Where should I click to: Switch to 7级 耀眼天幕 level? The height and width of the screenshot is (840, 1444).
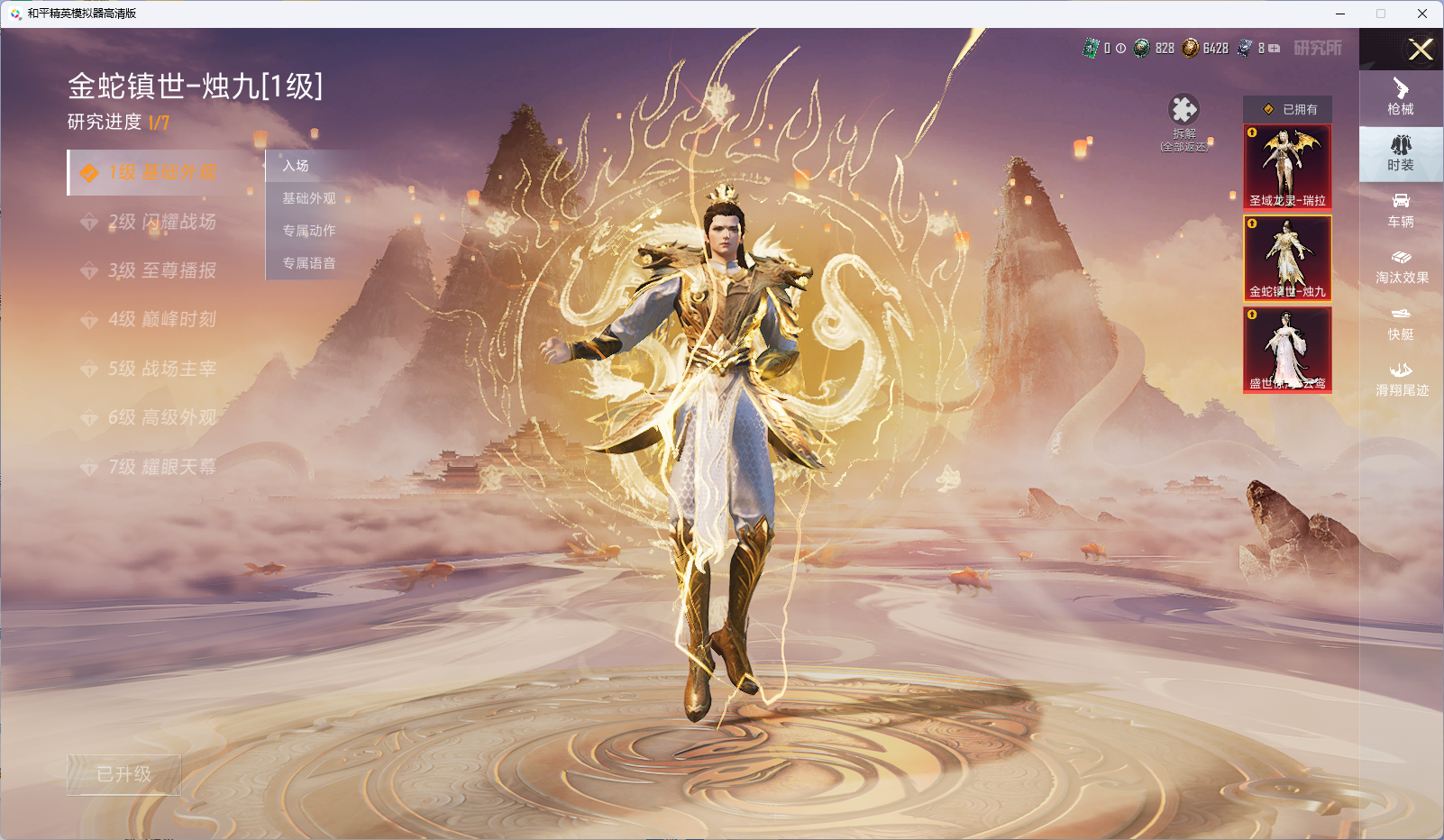pos(161,467)
